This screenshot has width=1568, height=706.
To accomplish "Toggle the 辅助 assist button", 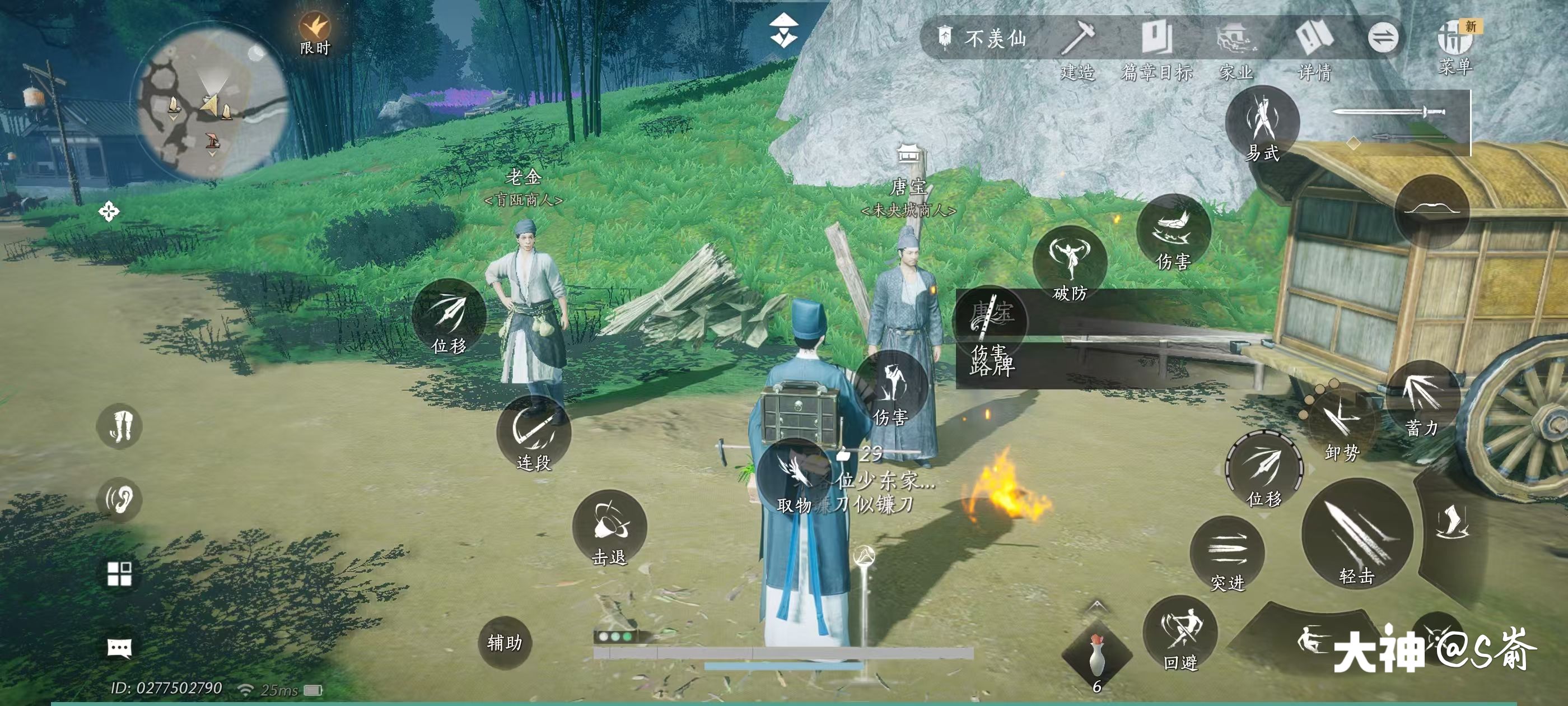I will pos(505,643).
